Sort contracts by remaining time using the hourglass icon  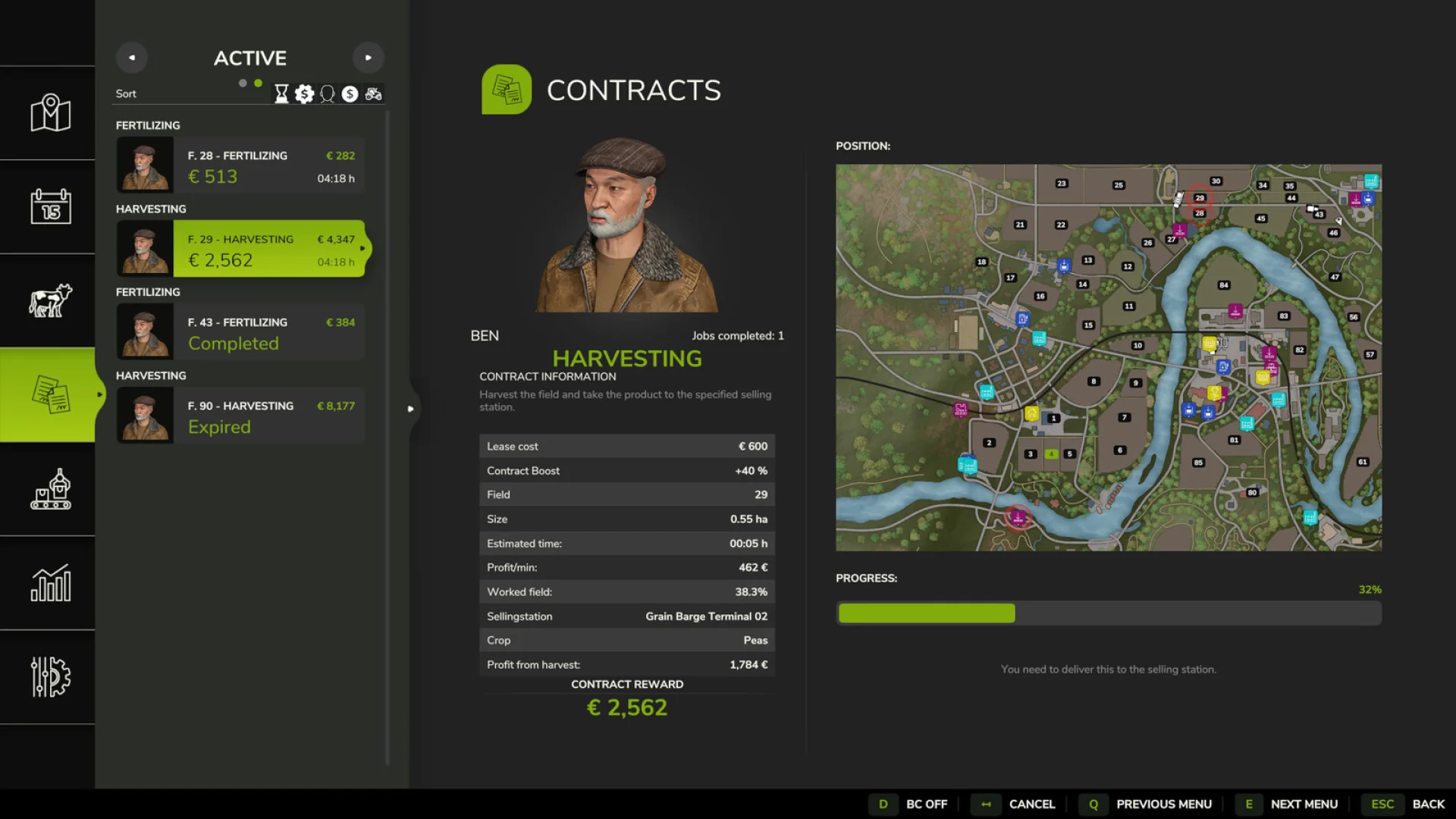[x=281, y=93]
